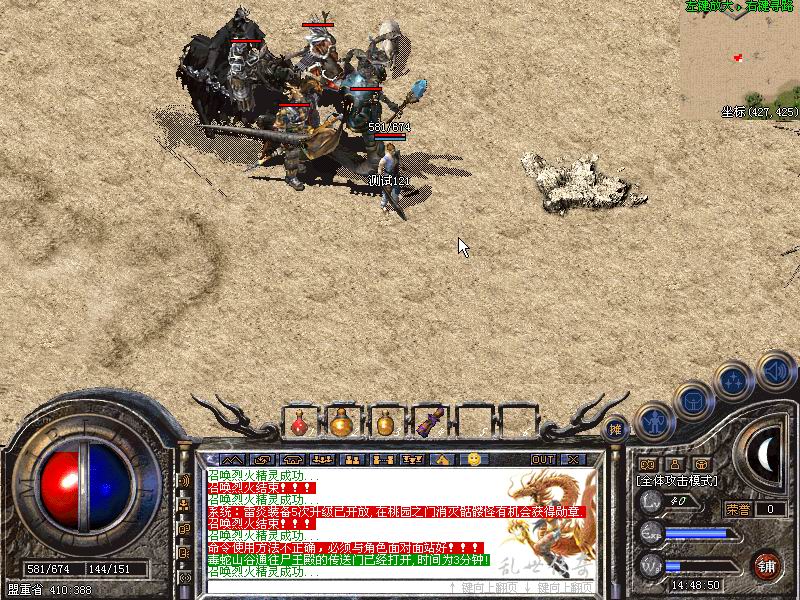Select the red health potion belt slot
This screenshot has width=800, height=600.
click(299, 423)
